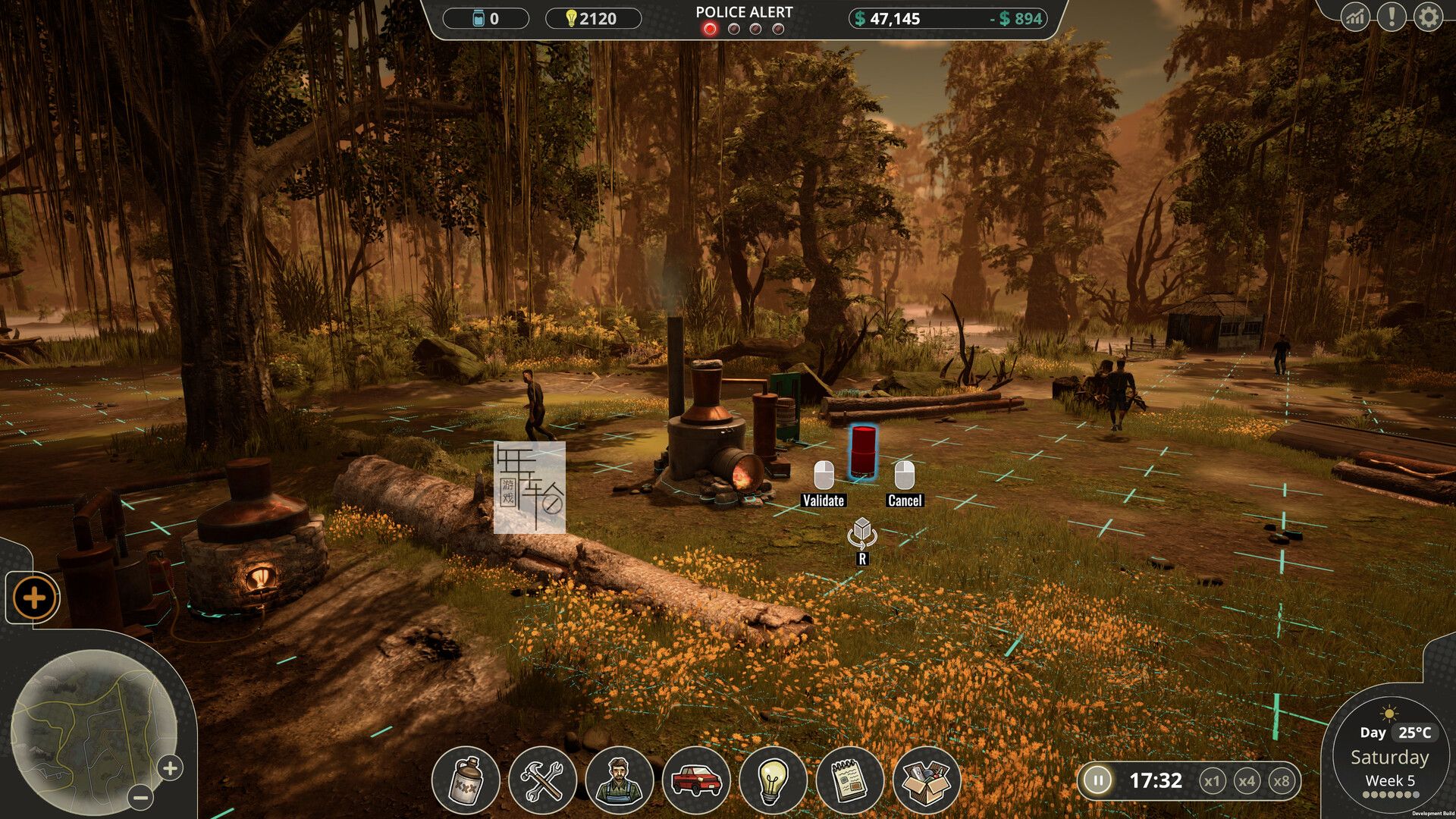Screen dimensions: 1456x819
Task: Open the red car vehicles menu
Action: [696, 780]
